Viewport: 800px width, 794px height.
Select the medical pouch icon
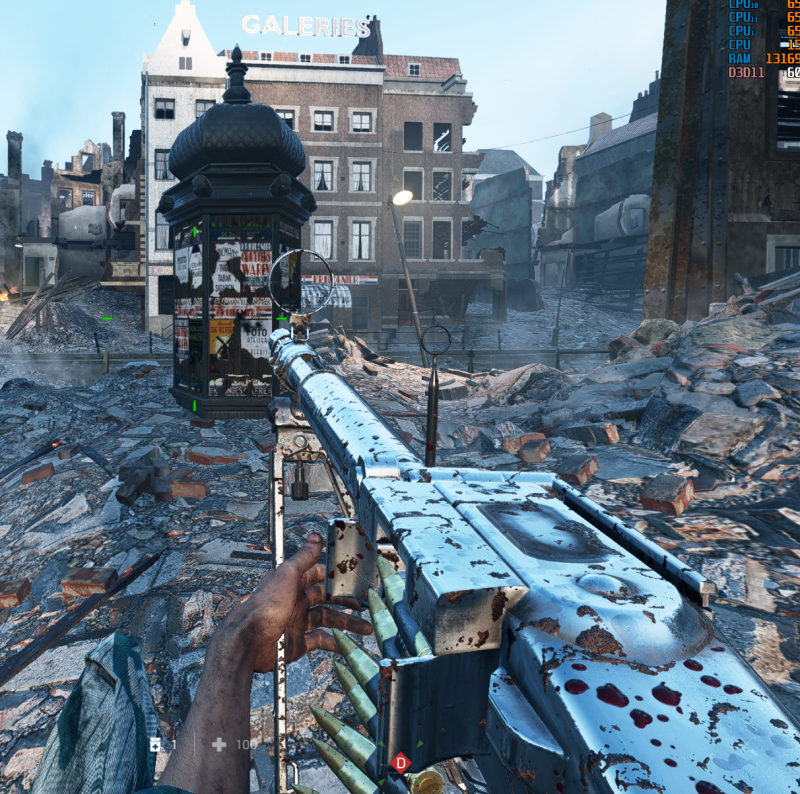pyautogui.click(x=155, y=744)
